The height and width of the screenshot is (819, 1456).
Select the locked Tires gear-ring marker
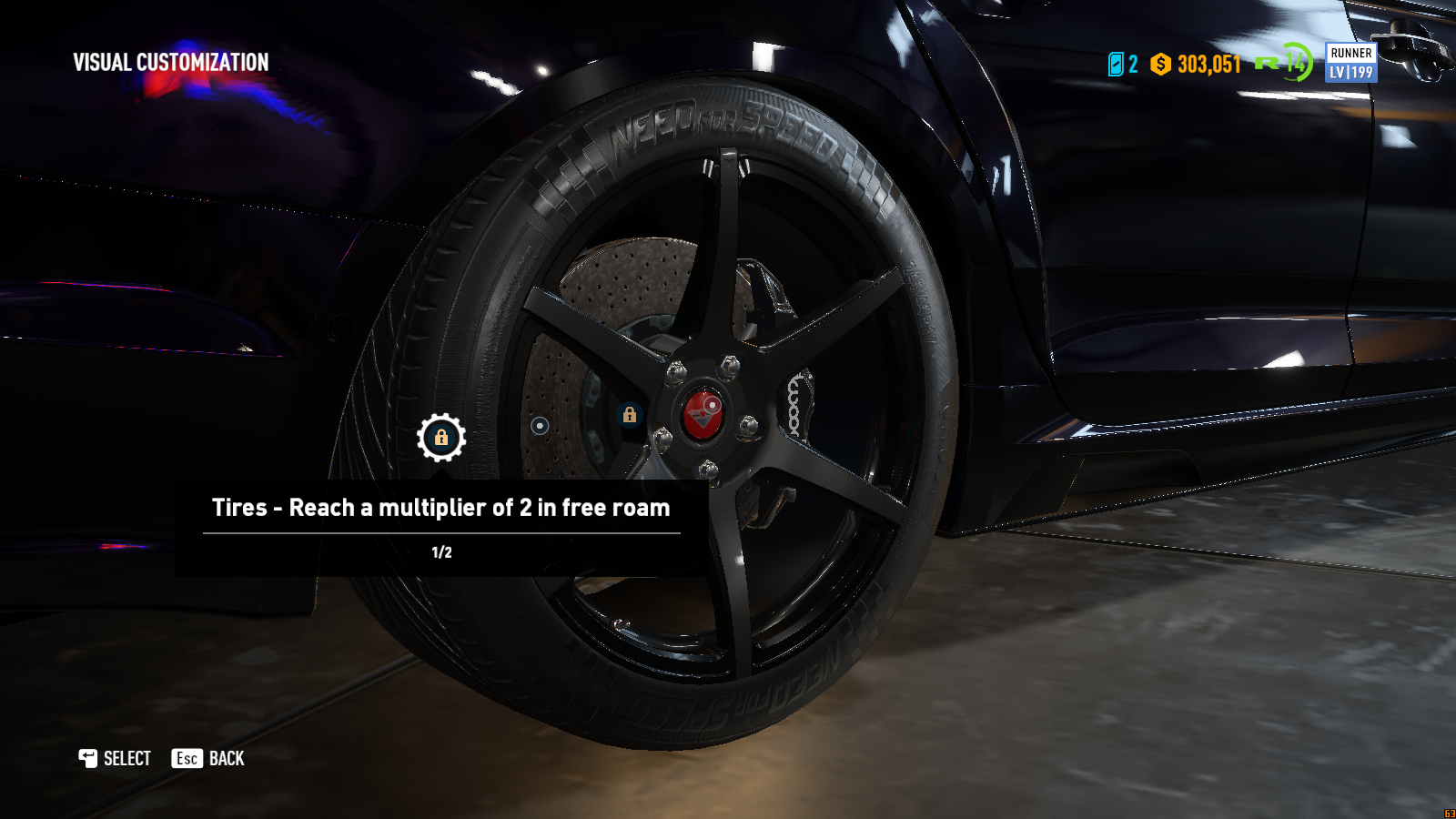441,438
